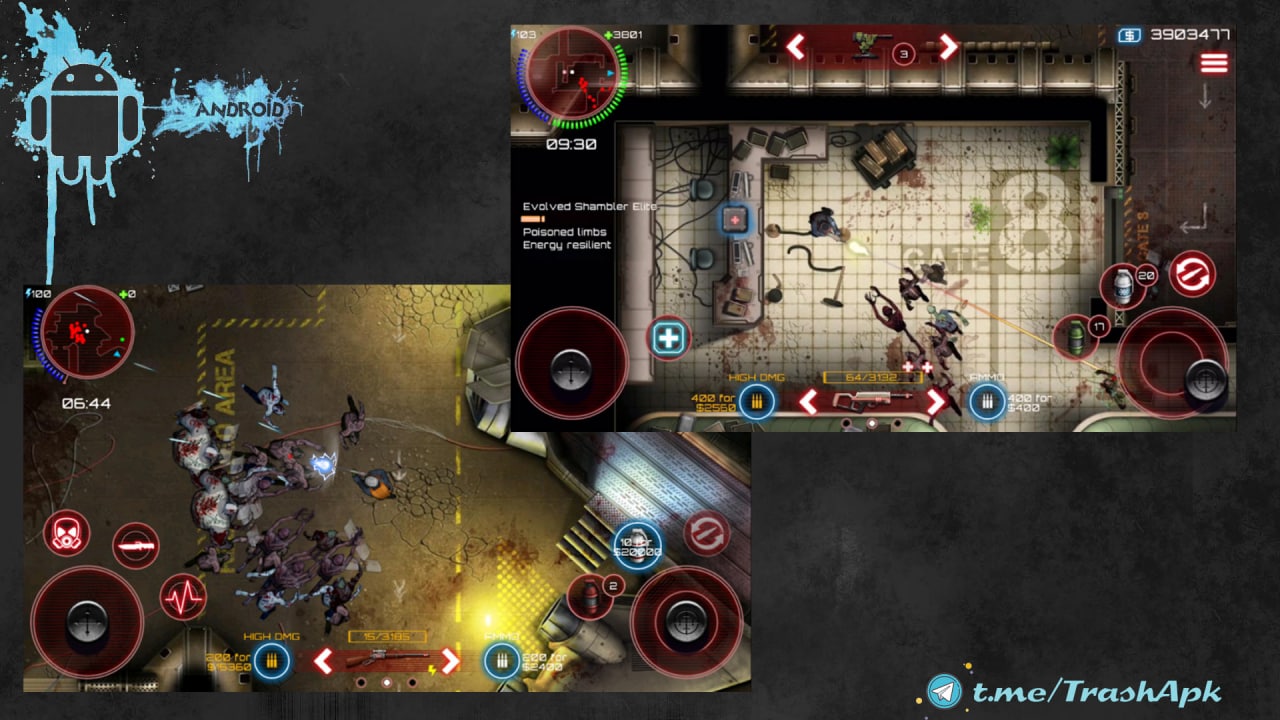Image resolution: width=1280 pixels, height=720 pixels.
Task: Activate the heartbeat pulse ability
Action: coord(184,597)
